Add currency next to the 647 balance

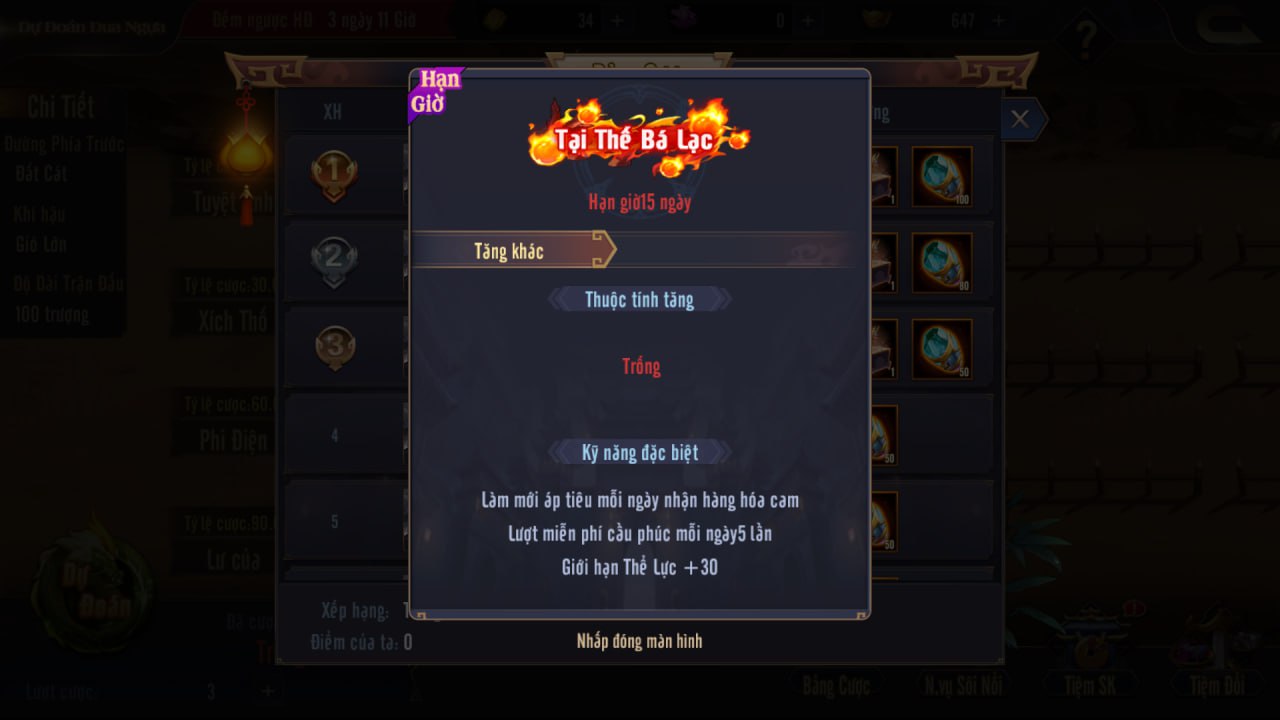(x=996, y=20)
